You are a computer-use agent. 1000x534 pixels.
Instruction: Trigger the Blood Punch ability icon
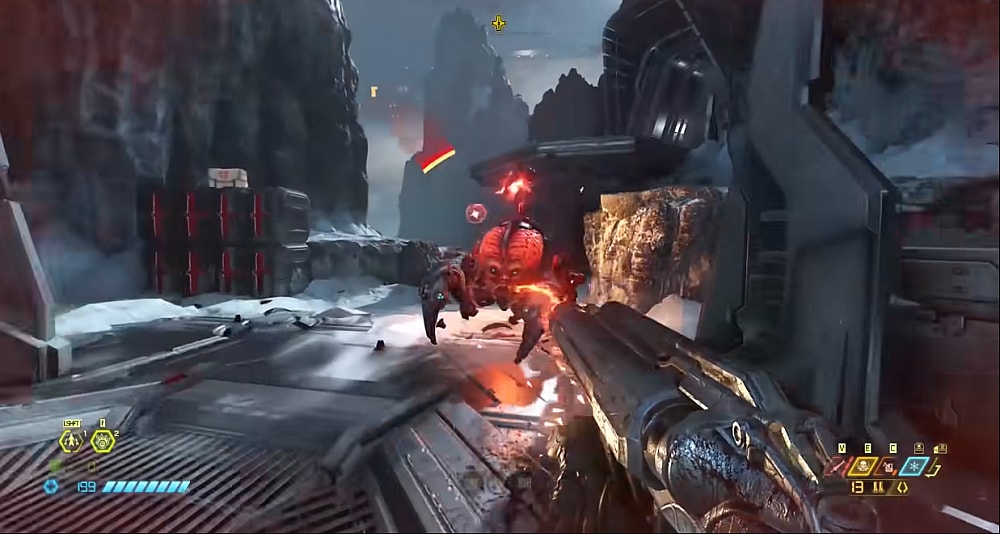pyautogui.click(x=103, y=441)
